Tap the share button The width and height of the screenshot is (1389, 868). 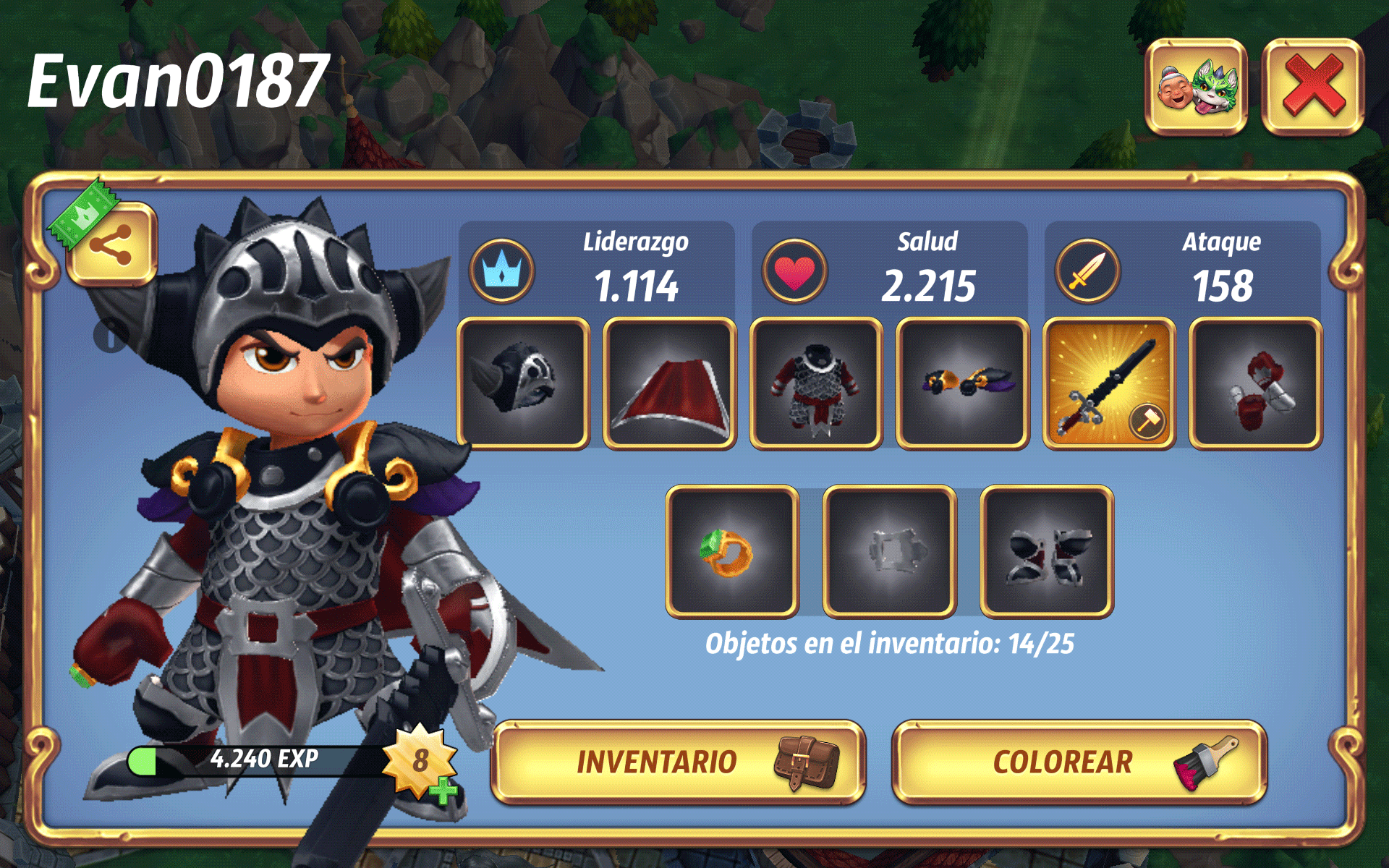pos(111,244)
